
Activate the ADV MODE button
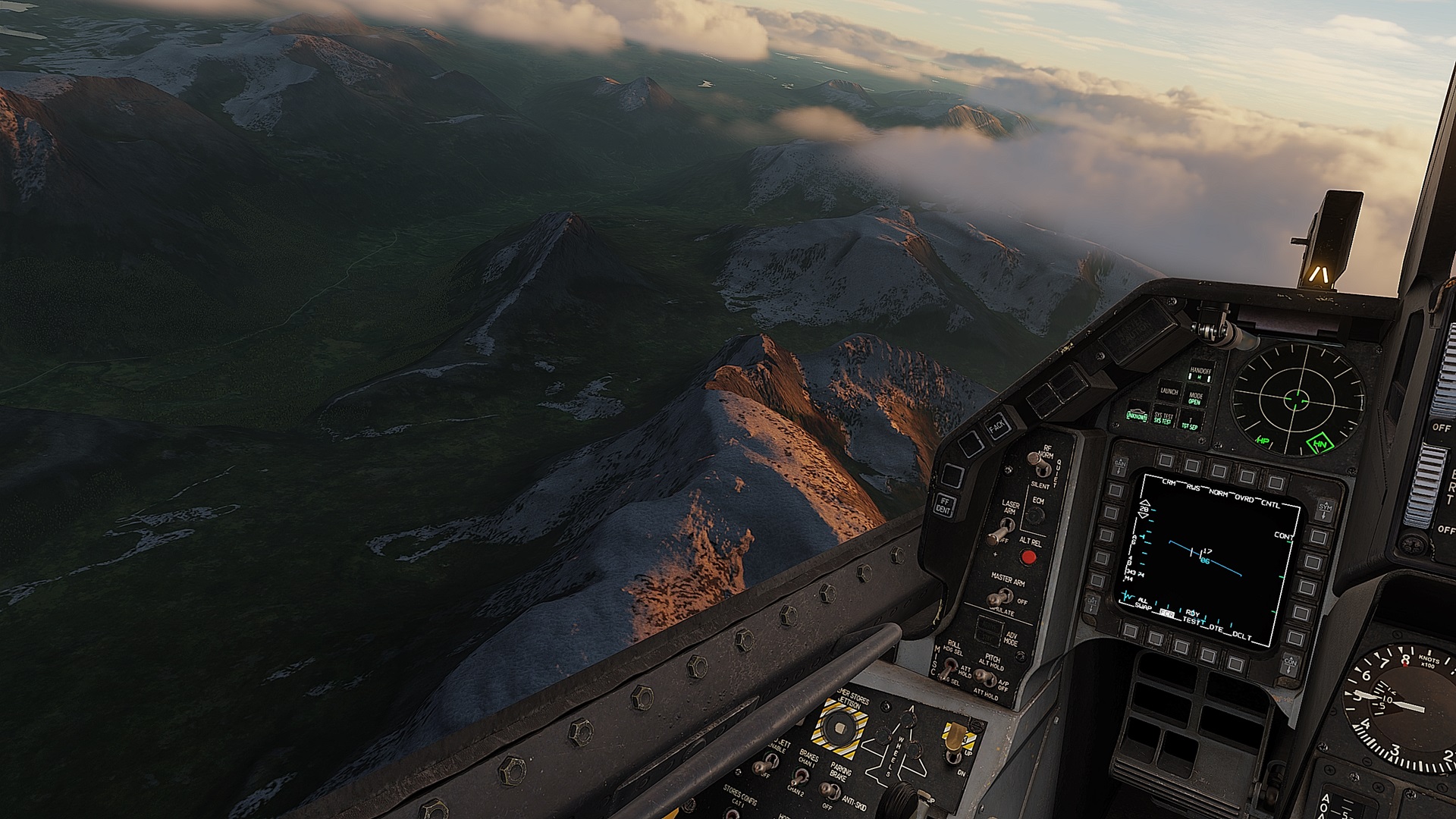(x=989, y=629)
